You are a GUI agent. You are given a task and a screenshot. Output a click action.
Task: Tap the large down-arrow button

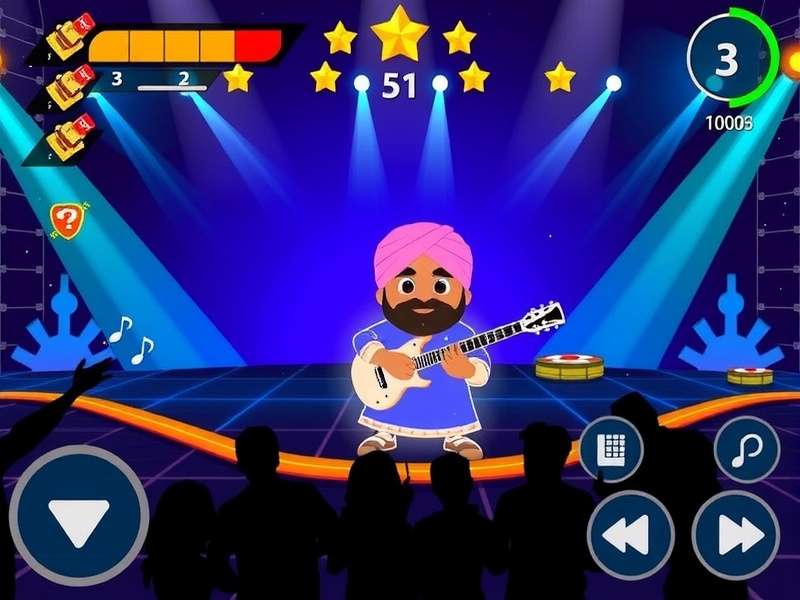click(78, 516)
